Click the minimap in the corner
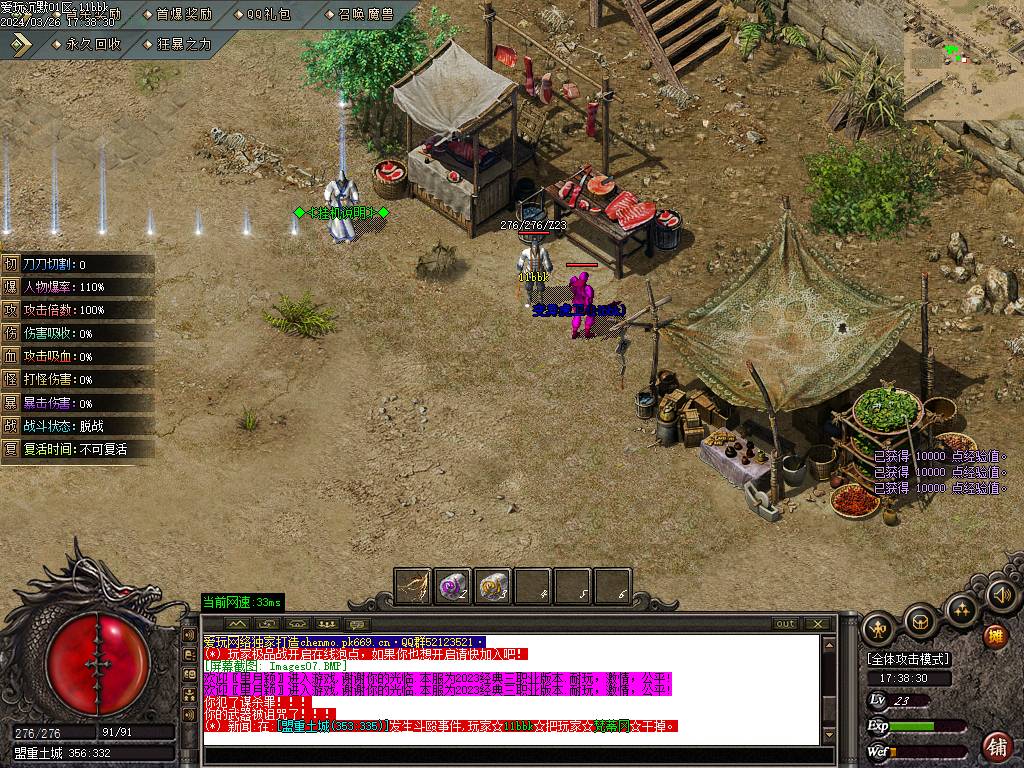 [x=963, y=60]
